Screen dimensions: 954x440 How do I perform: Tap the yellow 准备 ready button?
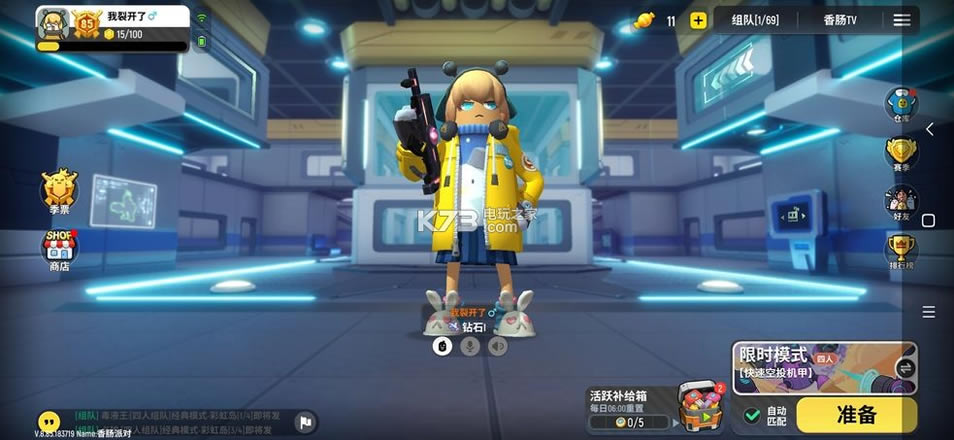click(x=856, y=414)
